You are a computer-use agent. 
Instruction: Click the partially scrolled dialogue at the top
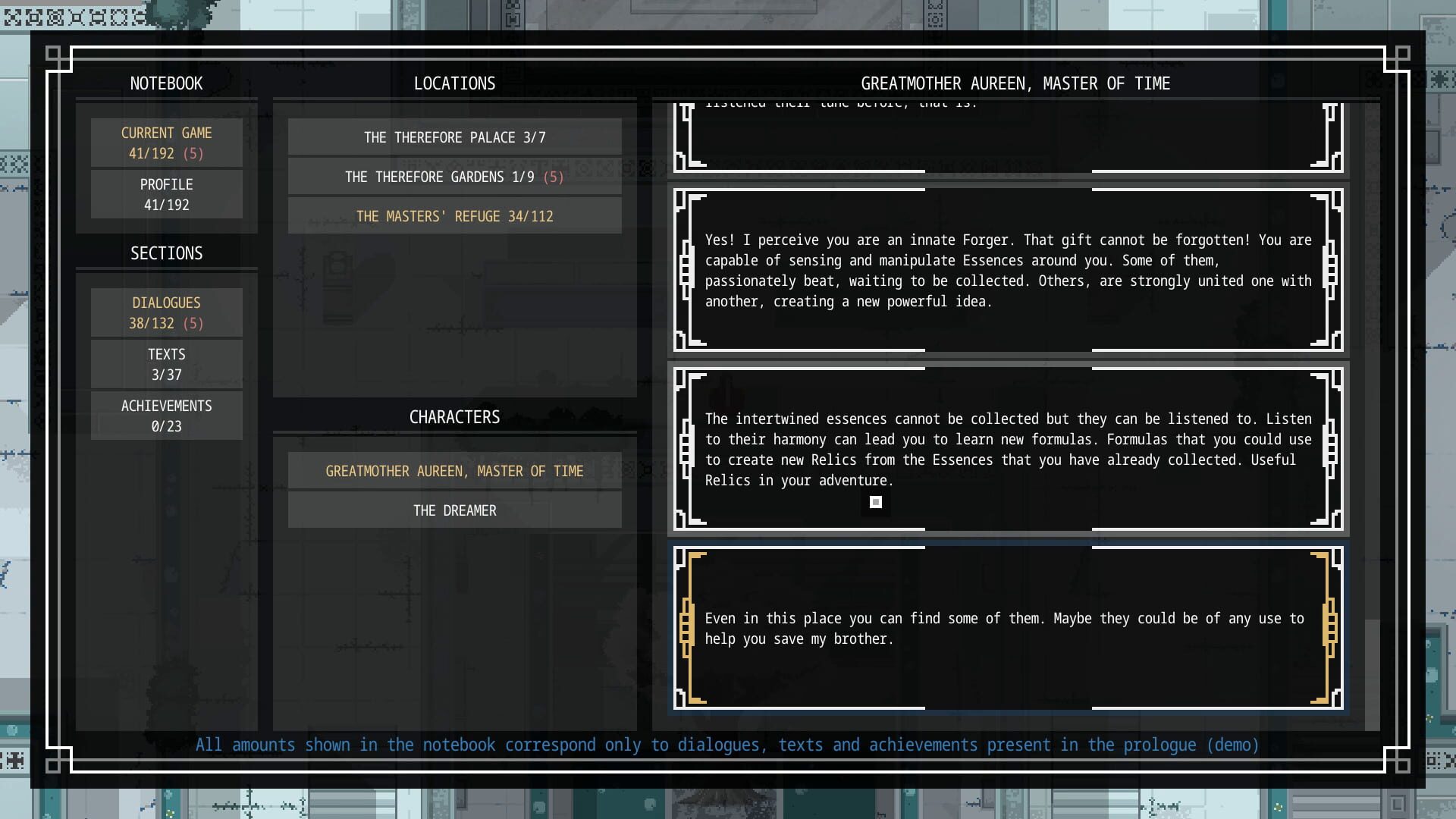[1009, 136]
